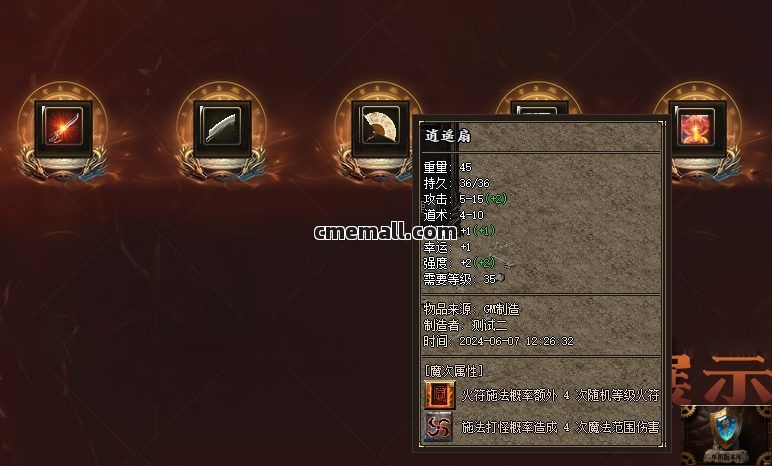Viewport: 772px width, 466px height.
Task: Click the blue shield emblem icon
Action: pos(727,431)
